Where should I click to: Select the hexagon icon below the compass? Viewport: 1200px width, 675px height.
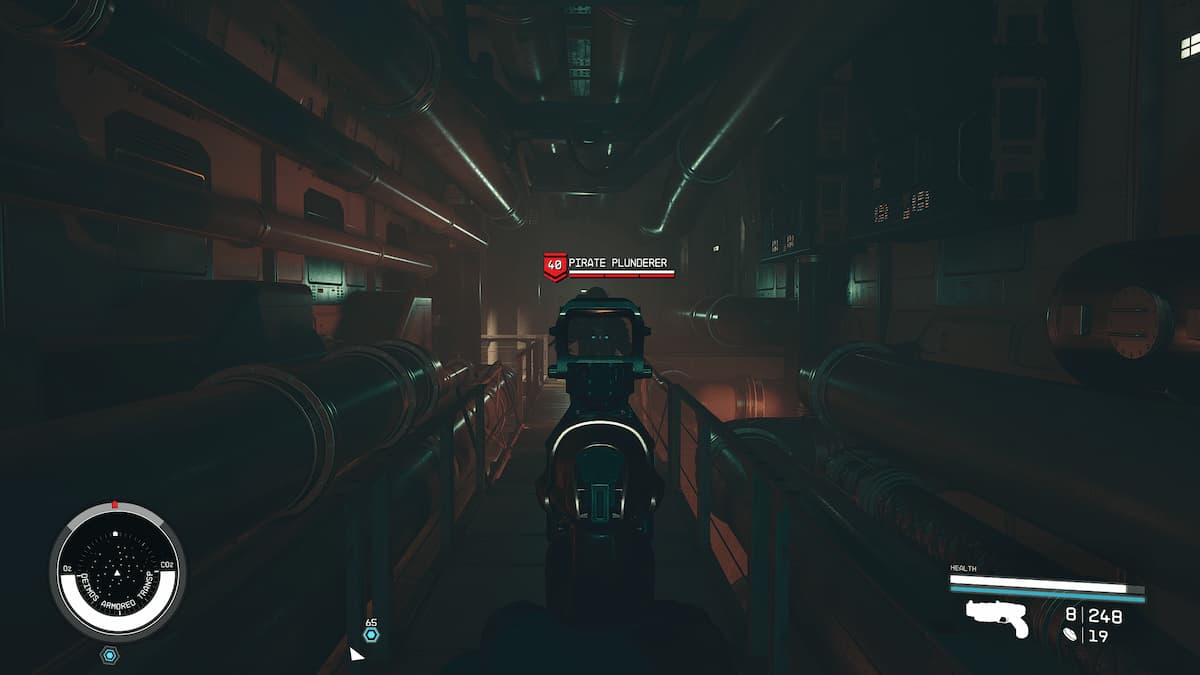pyautogui.click(x=110, y=656)
